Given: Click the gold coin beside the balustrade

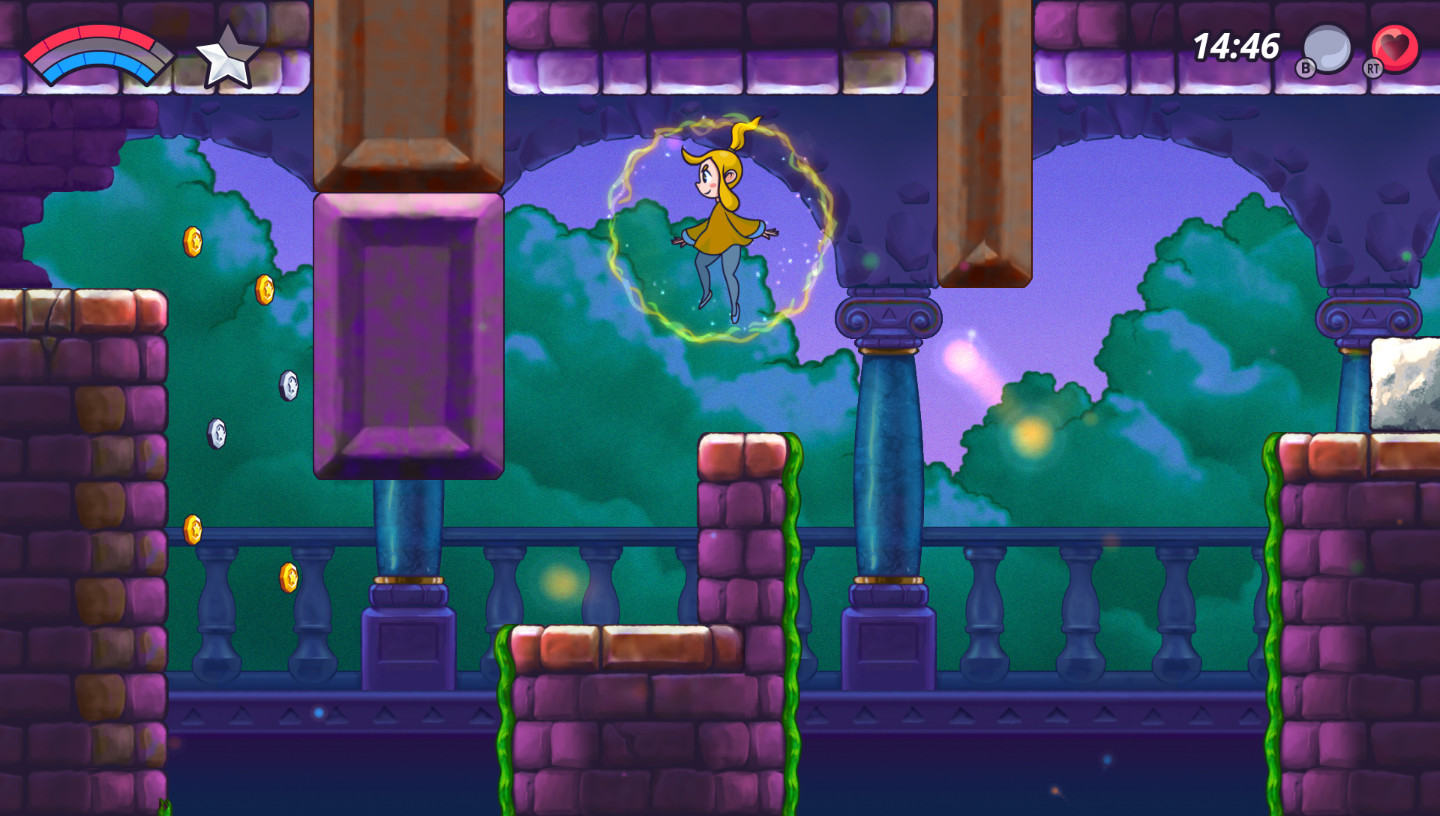Looking at the screenshot, I should pos(290,580).
